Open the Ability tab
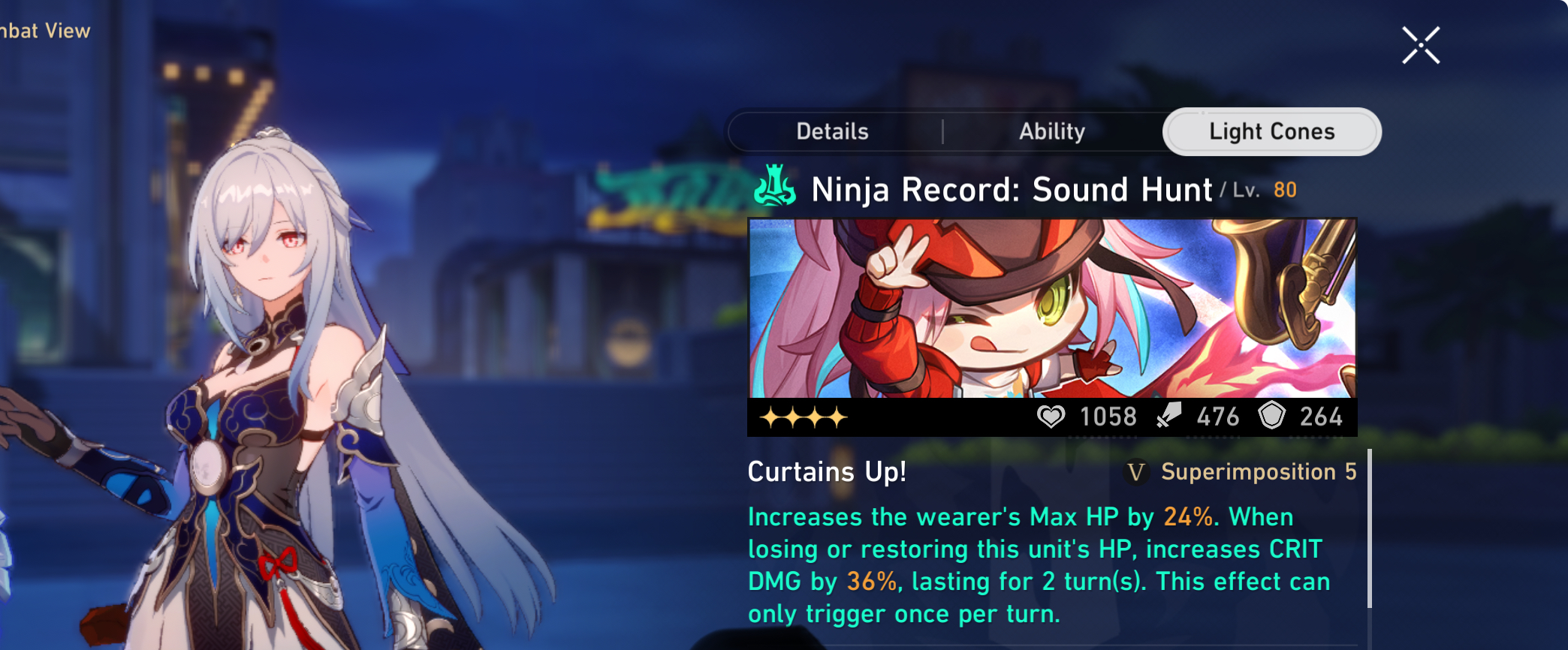This screenshot has height=650, width=1568. tap(1051, 131)
